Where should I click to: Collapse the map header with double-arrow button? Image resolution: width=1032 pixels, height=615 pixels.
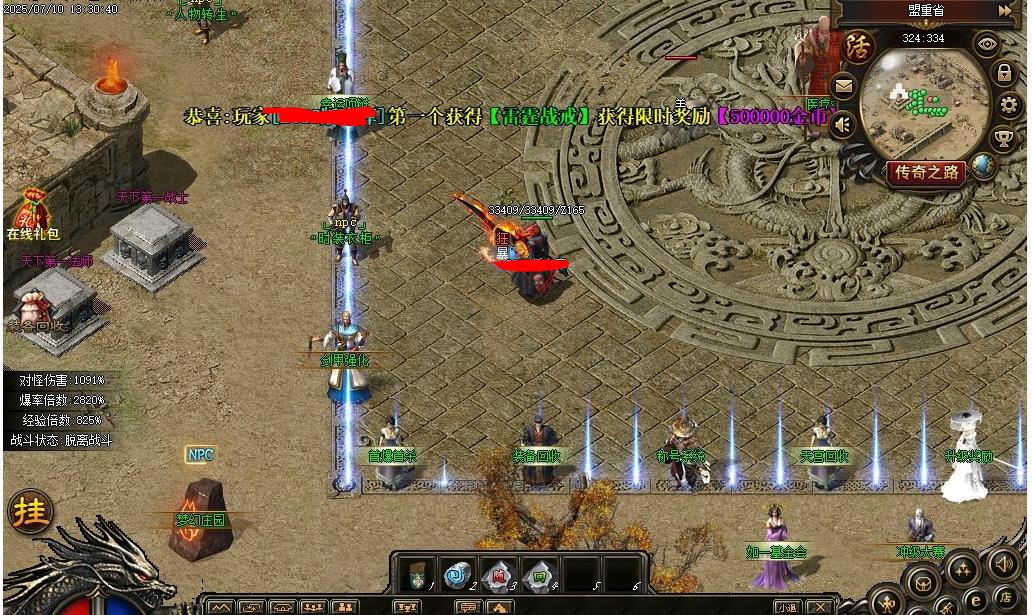1005,11
